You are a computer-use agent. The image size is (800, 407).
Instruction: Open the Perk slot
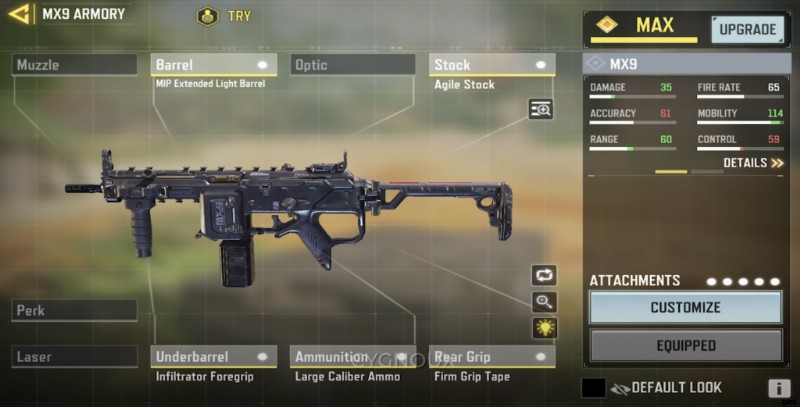tap(74, 311)
